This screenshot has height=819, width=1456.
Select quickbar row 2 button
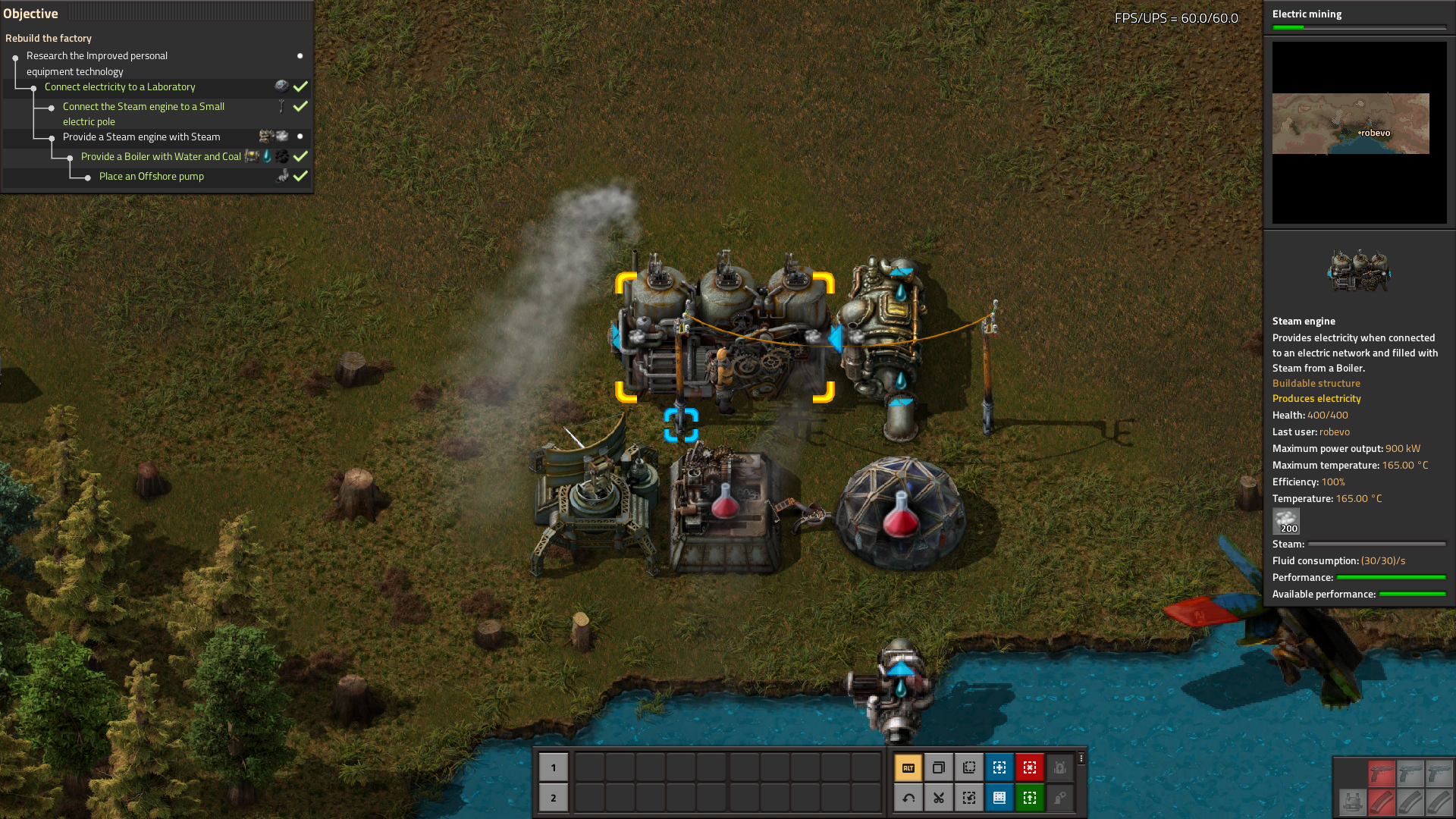point(553,798)
